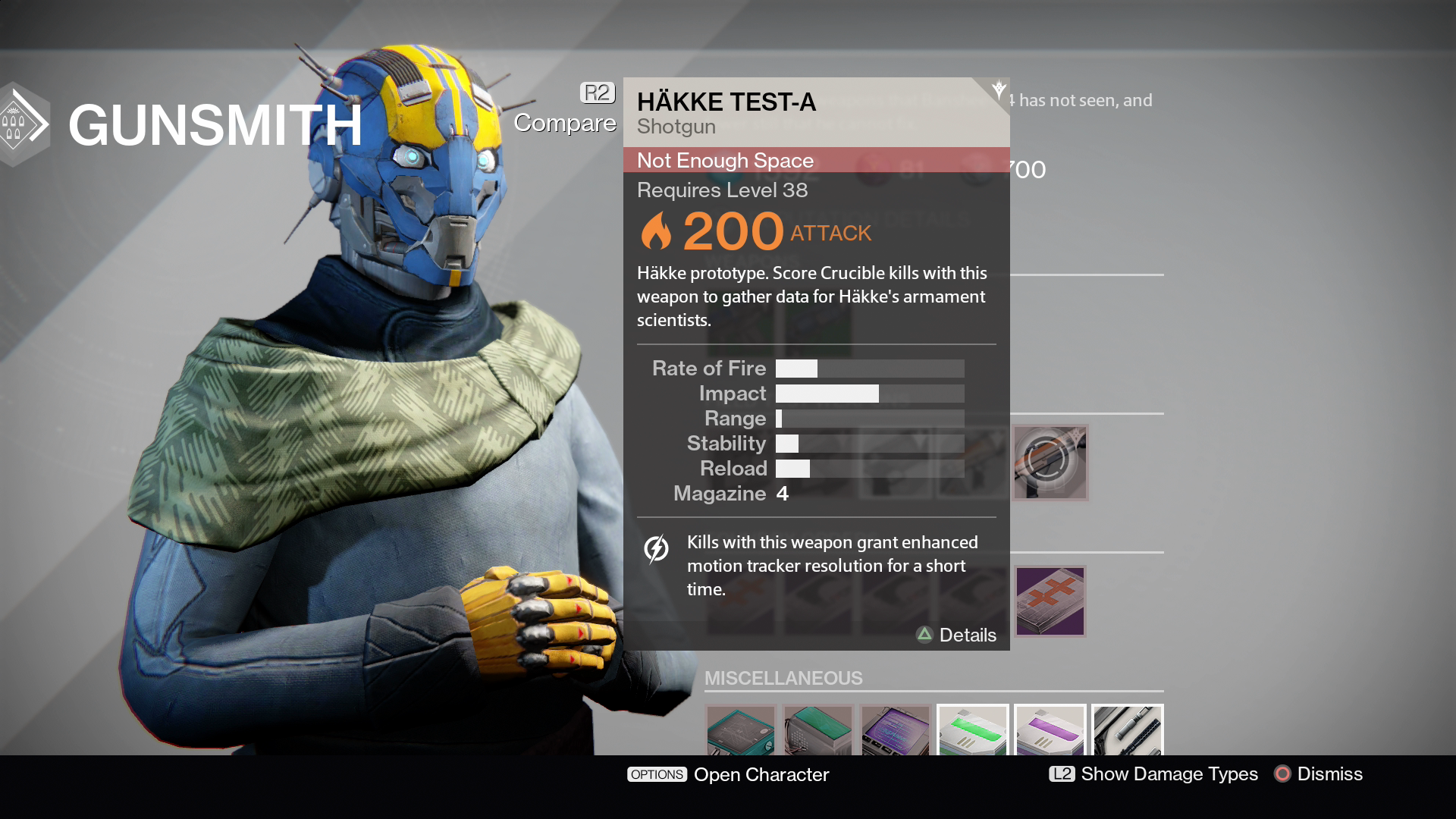The image size is (1456, 819).
Task: Choose the purple-screen device item
Action: (x=896, y=731)
